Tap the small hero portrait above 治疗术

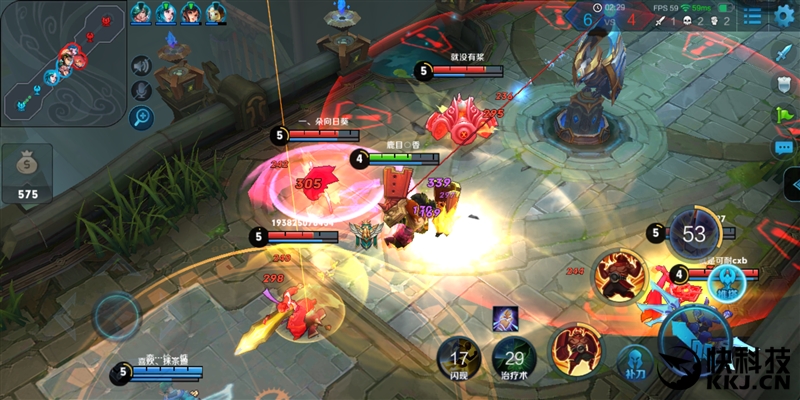pyautogui.click(x=505, y=319)
